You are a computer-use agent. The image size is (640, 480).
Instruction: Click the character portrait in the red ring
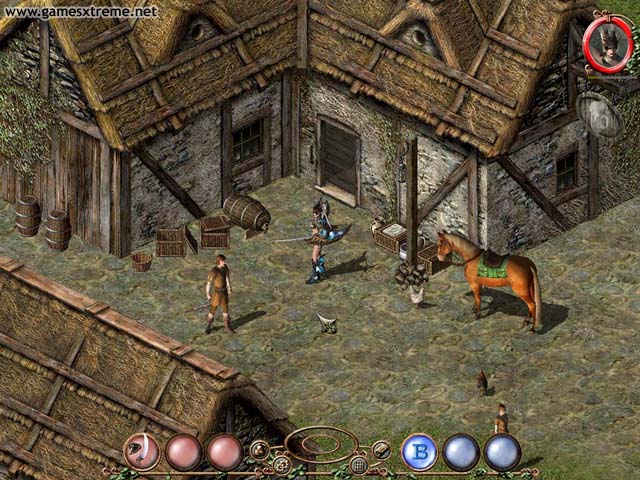608,44
